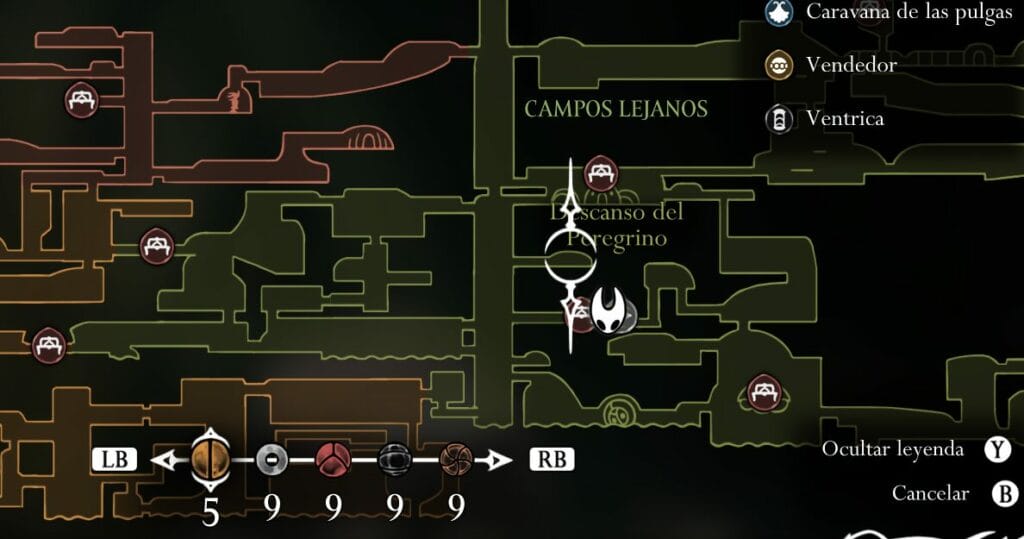
Task: Select the dark black orb marker
Action: (x=395, y=460)
